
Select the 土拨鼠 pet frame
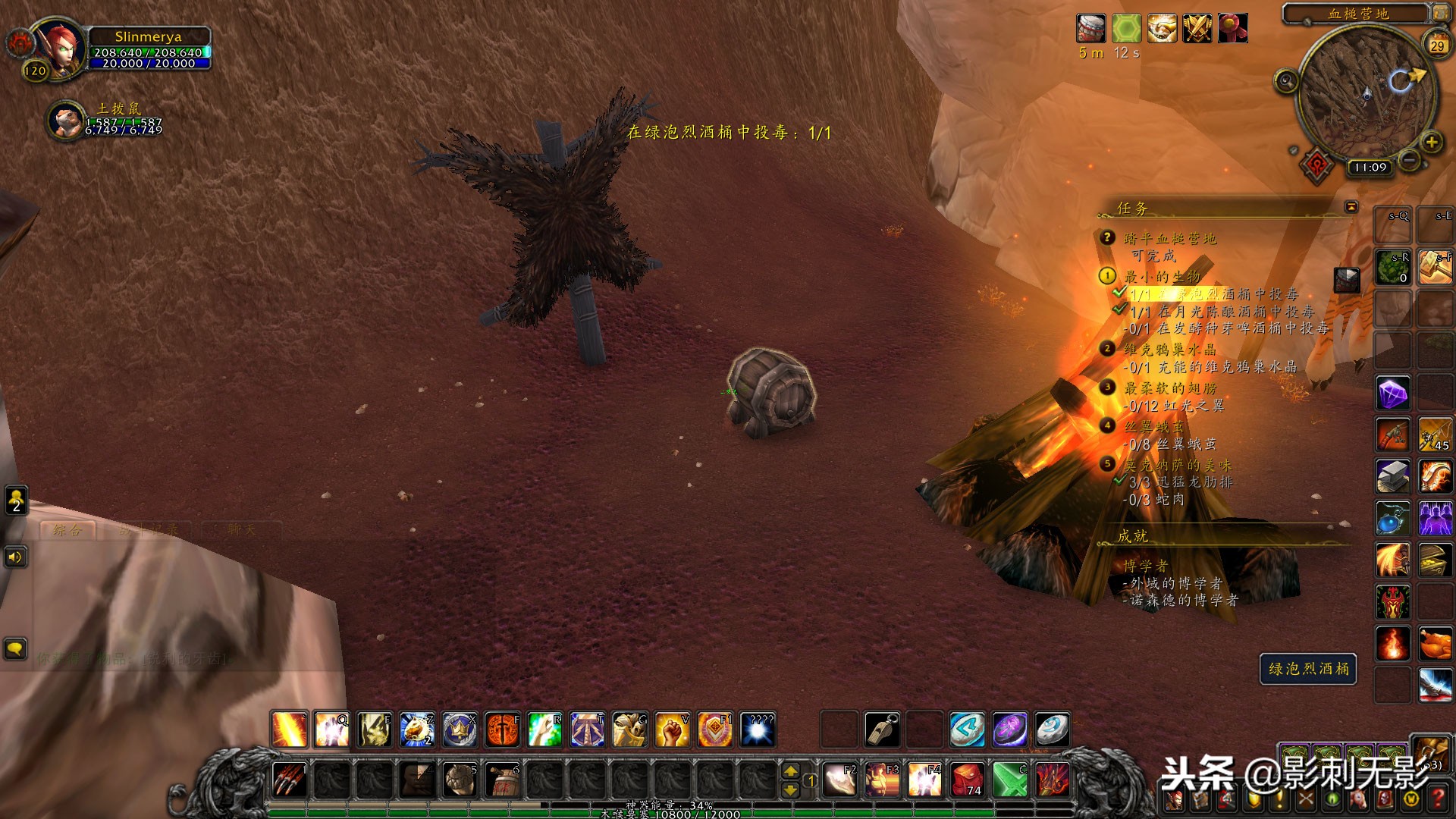[67, 120]
